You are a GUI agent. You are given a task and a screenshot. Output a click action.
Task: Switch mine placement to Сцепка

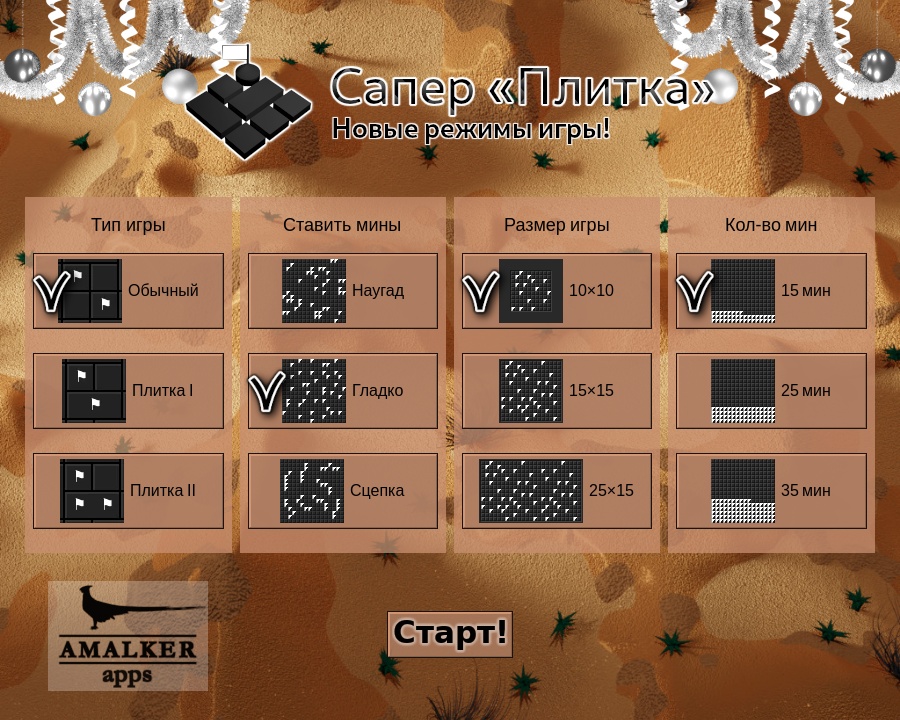coord(343,491)
